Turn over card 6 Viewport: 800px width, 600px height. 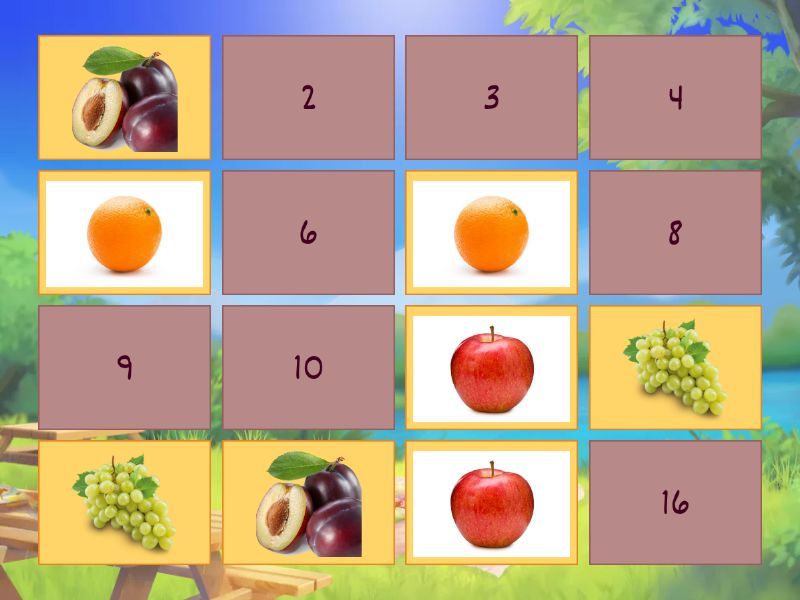pyautogui.click(x=308, y=233)
